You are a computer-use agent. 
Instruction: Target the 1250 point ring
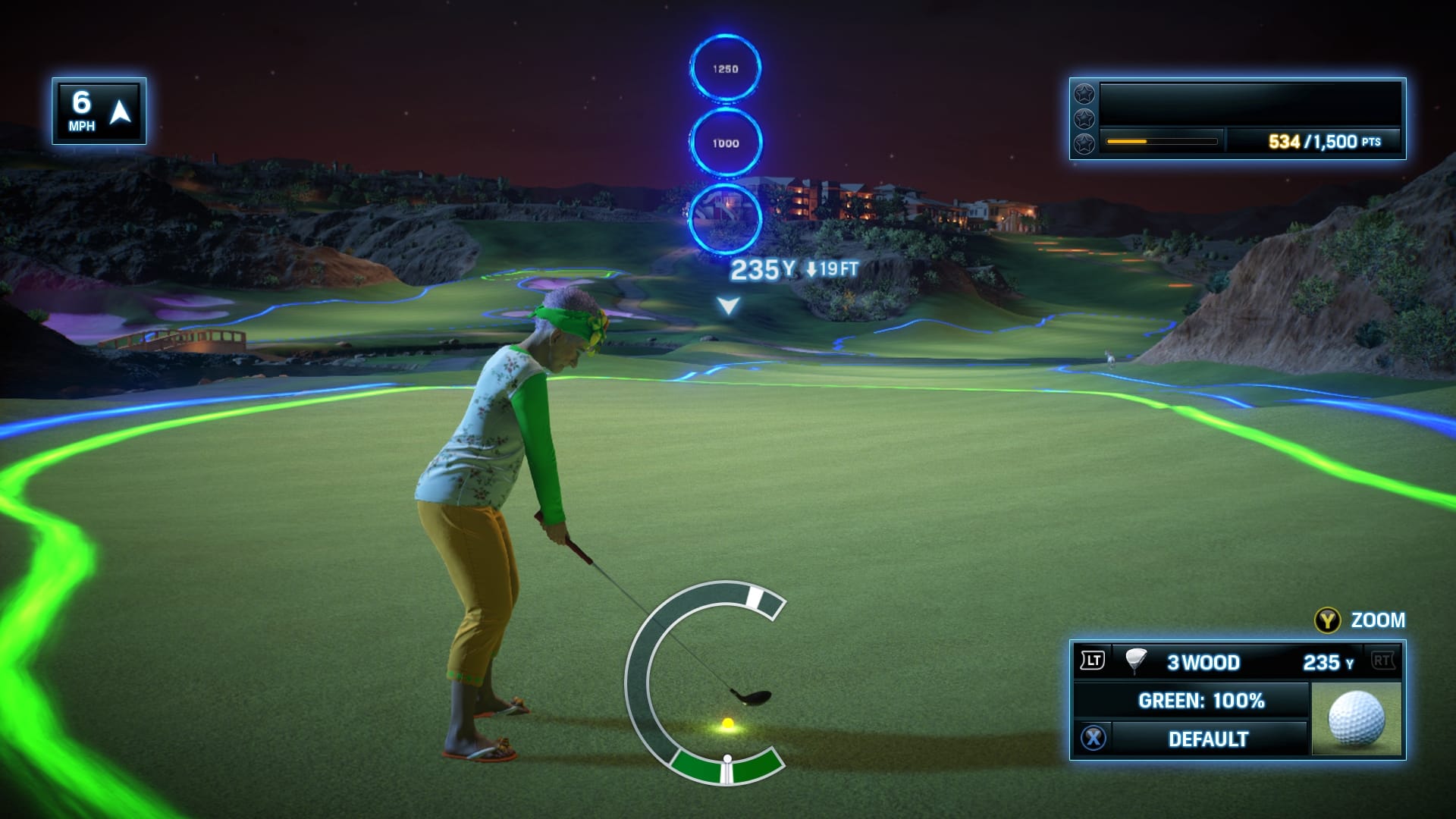coord(725,68)
